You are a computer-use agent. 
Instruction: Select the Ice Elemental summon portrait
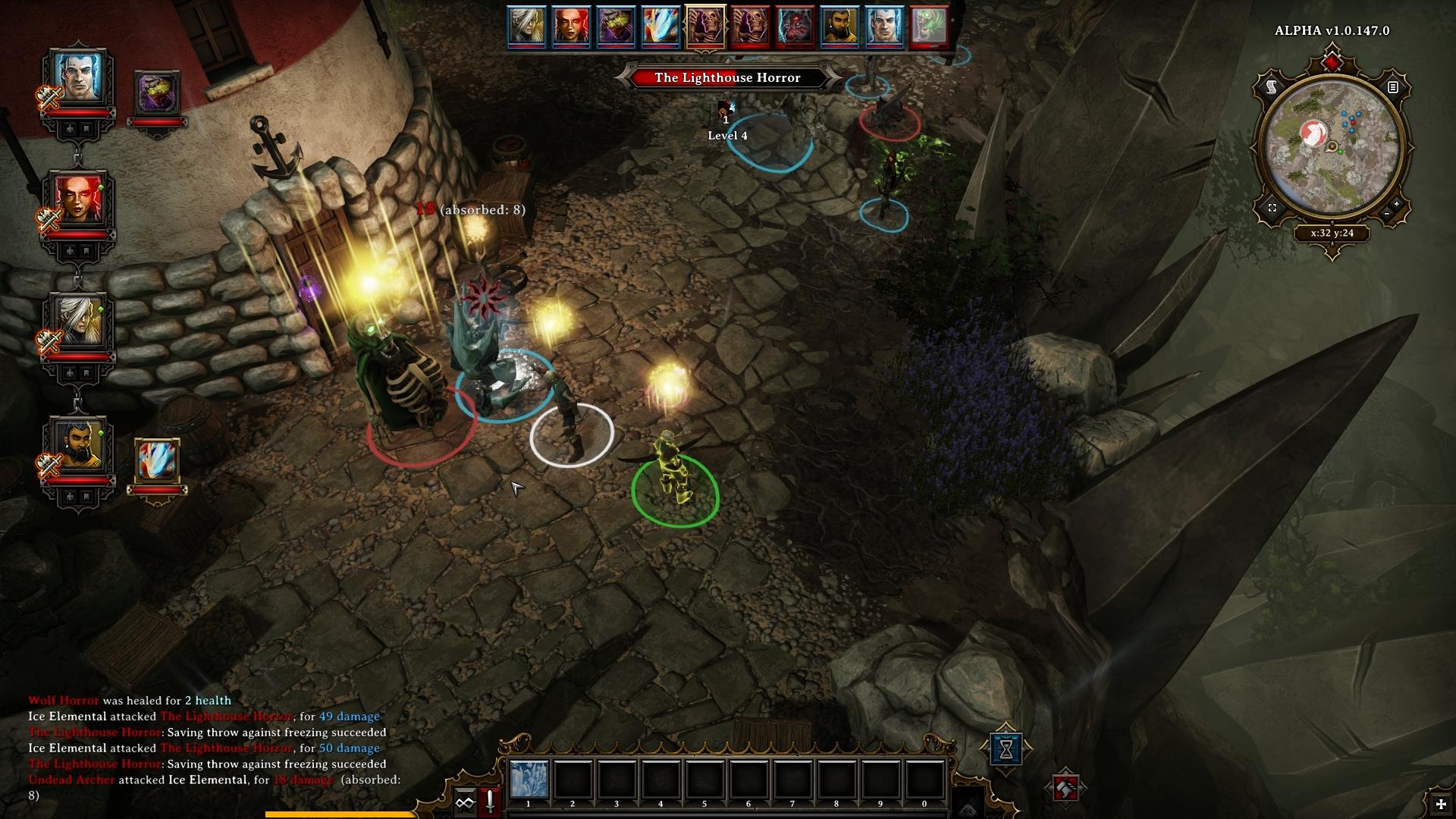(157, 461)
